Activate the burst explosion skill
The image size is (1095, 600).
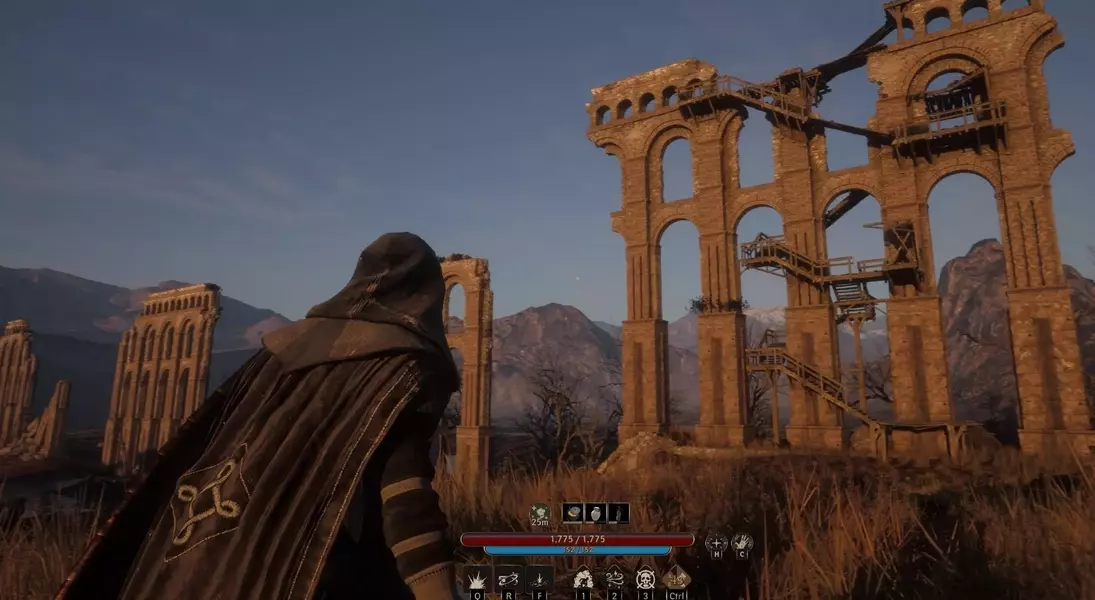coord(477,579)
